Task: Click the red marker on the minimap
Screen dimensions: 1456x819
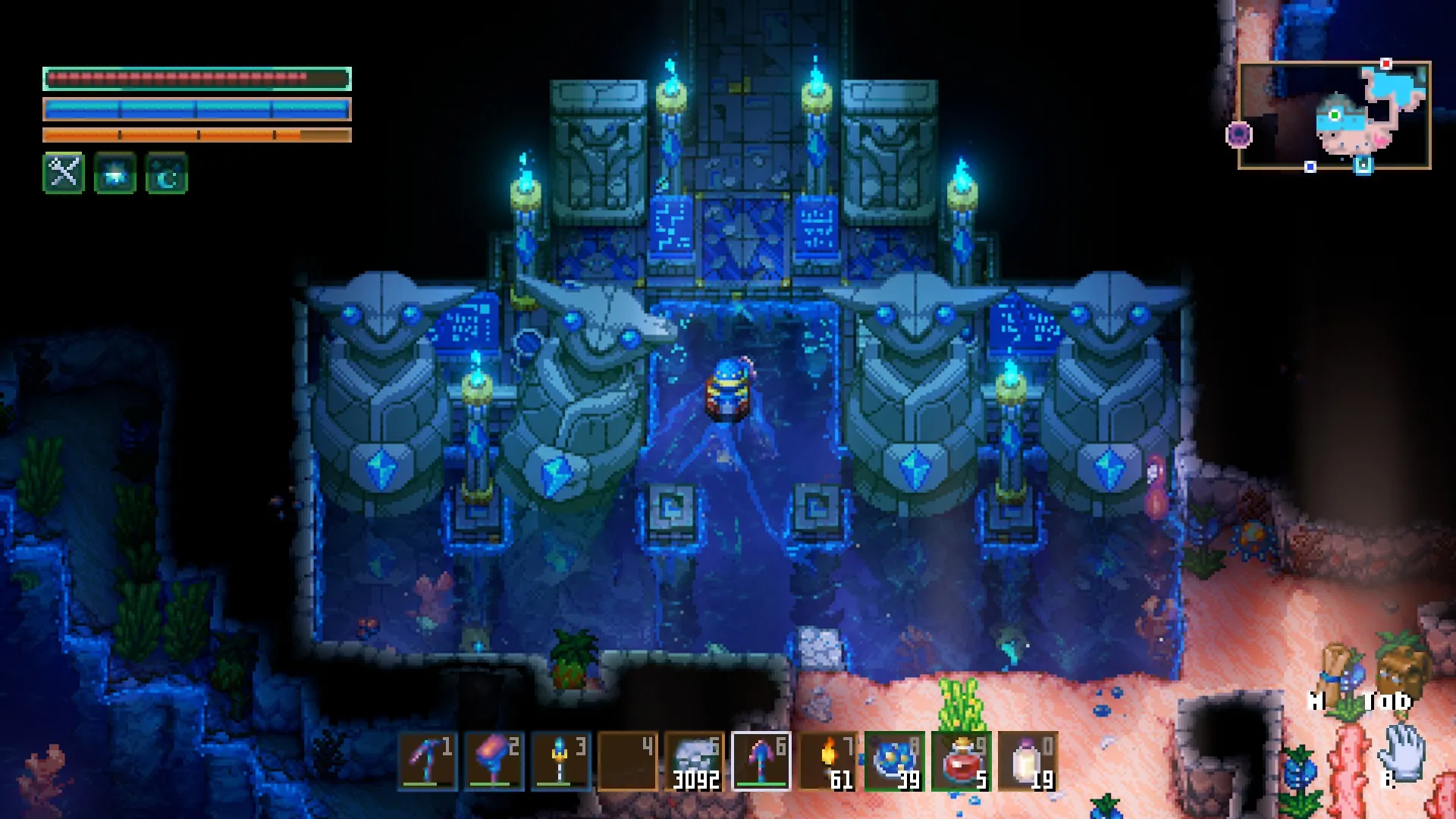Action: coord(1386,64)
